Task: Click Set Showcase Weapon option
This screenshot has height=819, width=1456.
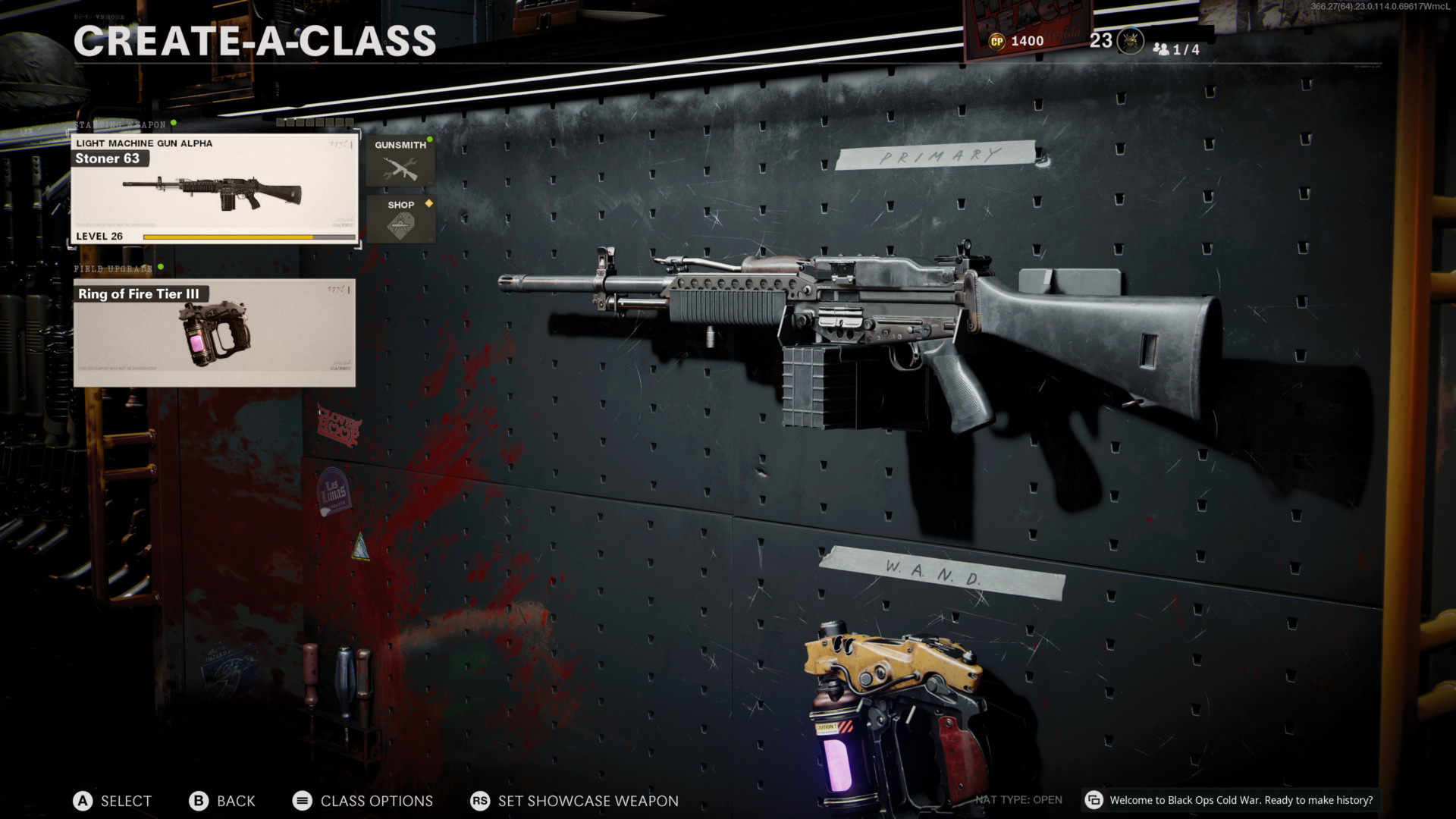Action: [x=588, y=801]
